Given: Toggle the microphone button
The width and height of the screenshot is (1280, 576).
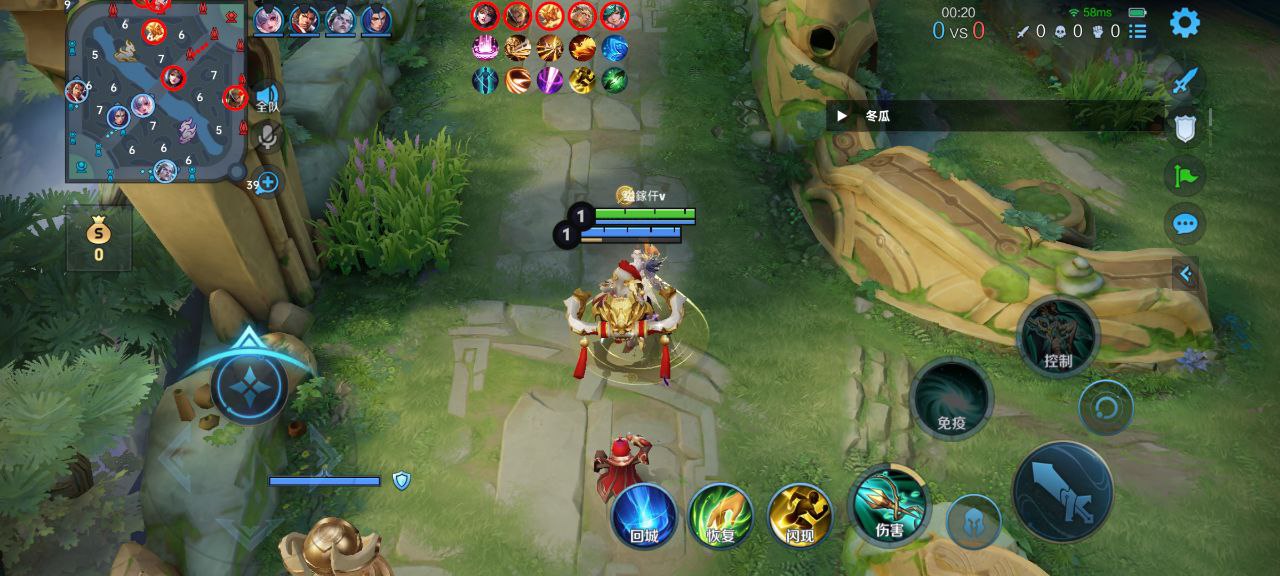Looking at the screenshot, I should (x=267, y=136).
